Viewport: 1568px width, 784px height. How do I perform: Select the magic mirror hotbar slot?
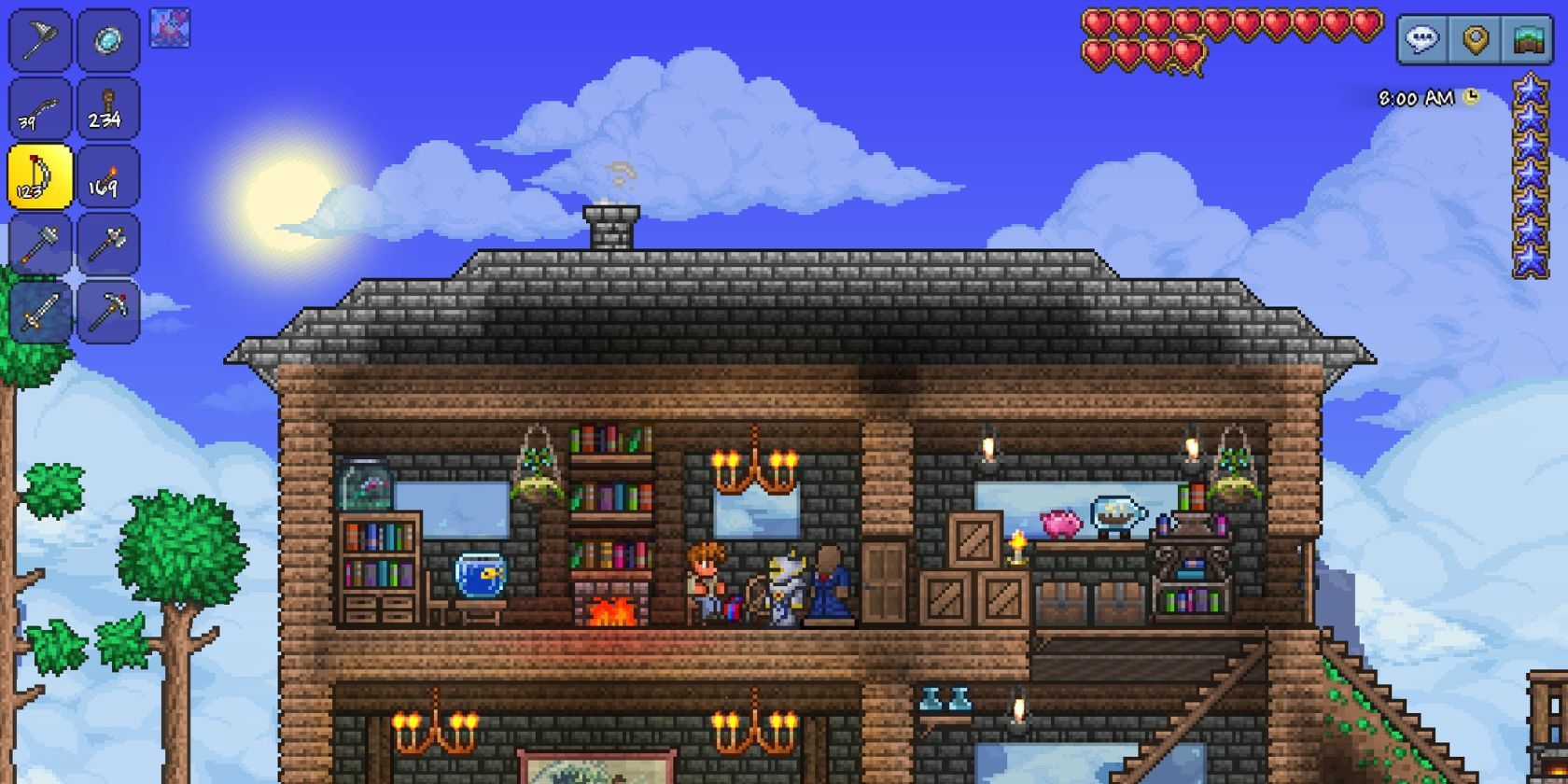coord(108,41)
